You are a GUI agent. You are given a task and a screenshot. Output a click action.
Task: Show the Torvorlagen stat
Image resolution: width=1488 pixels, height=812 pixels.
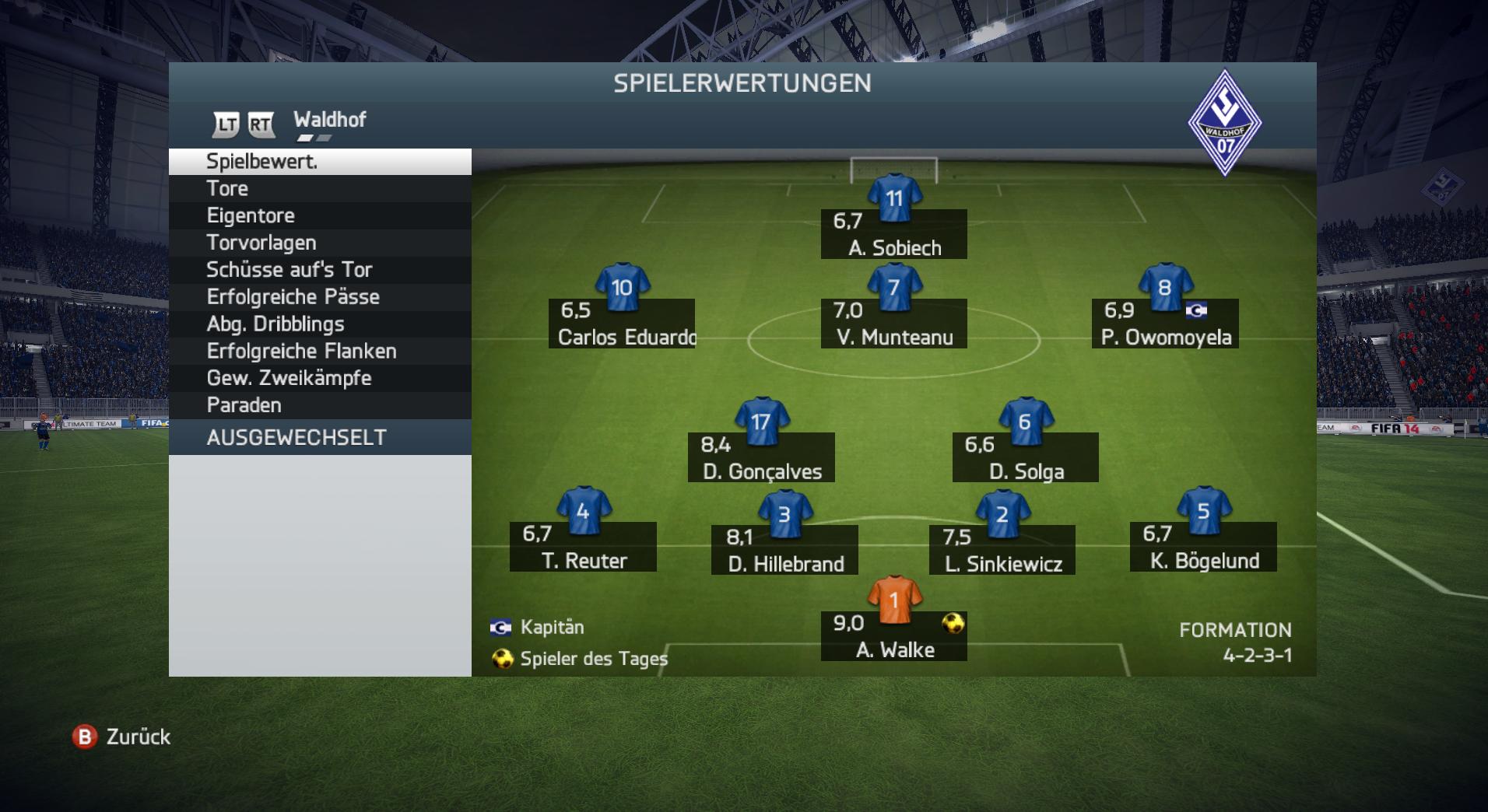pyautogui.click(x=319, y=243)
